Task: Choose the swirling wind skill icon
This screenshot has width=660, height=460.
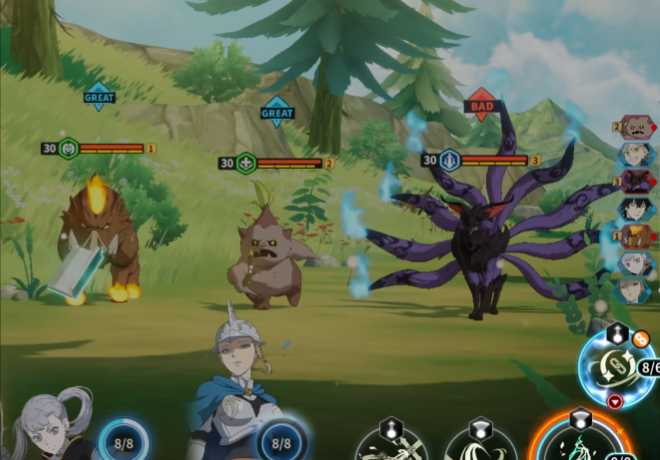Action: point(481,444)
